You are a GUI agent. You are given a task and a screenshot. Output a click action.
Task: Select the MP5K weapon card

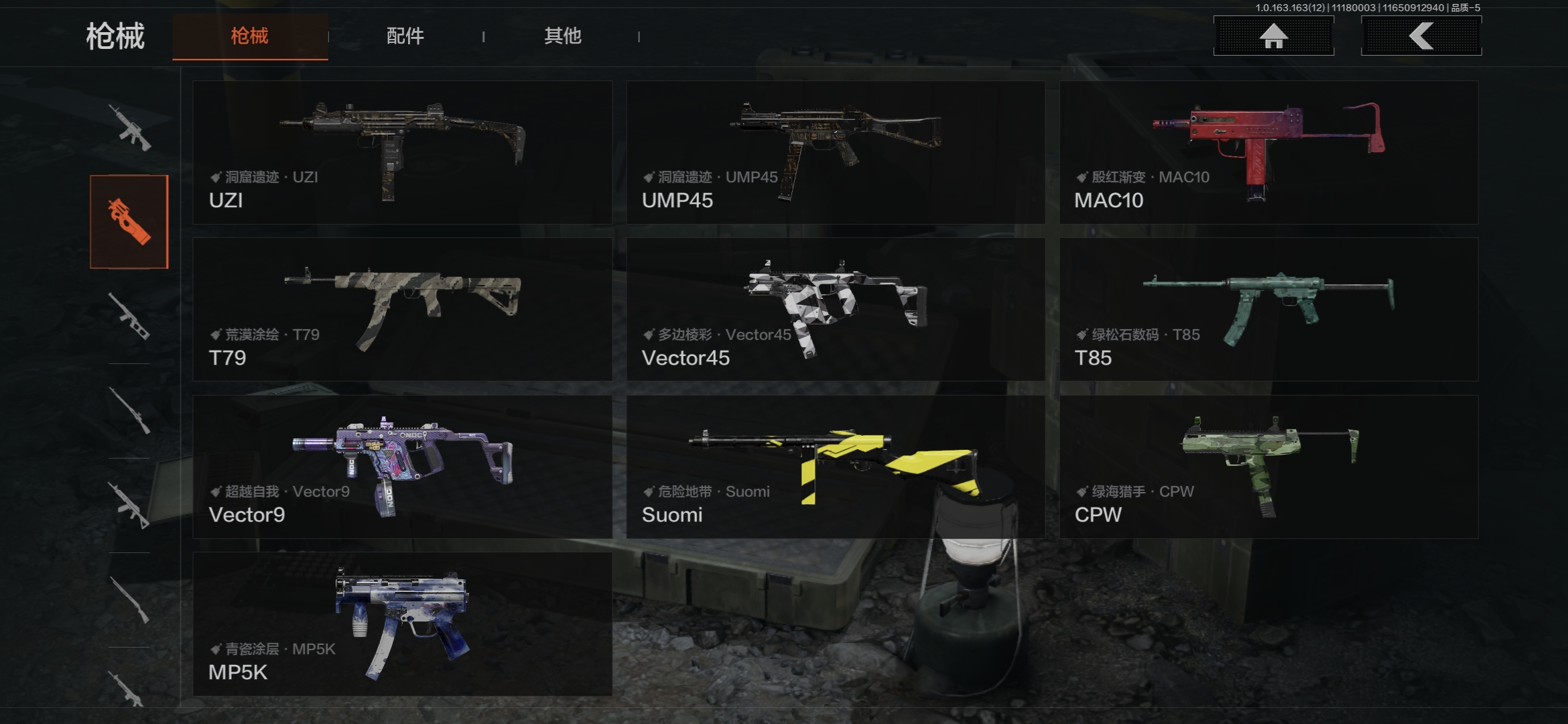(402, 624)
